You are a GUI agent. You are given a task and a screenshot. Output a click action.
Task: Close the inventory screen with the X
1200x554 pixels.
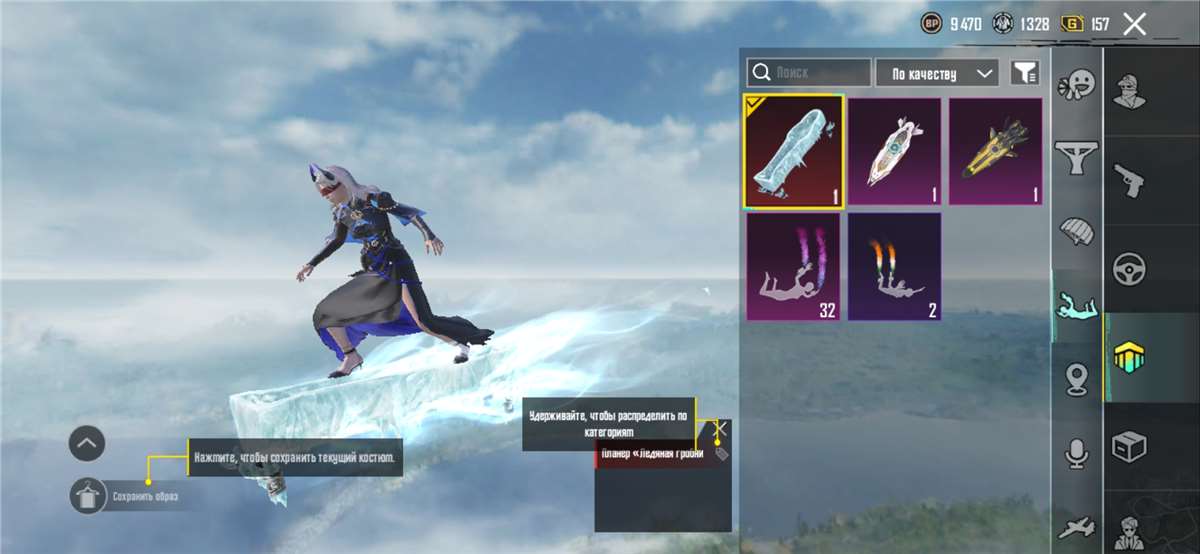pyautogui.click(x=1134, y=24)
